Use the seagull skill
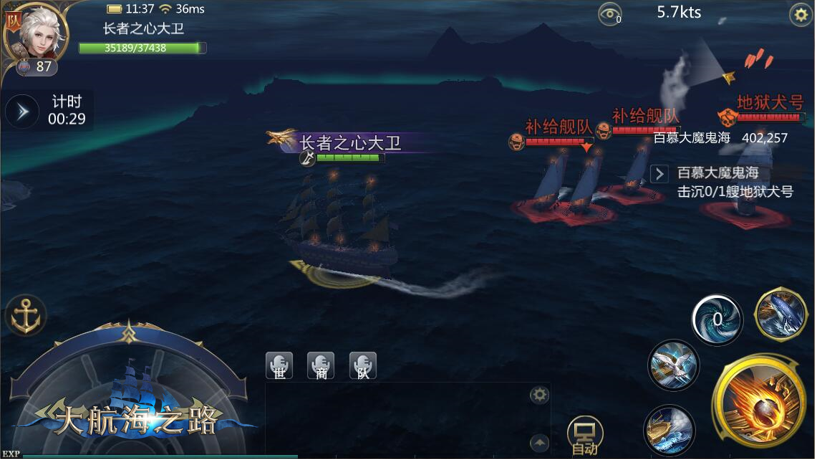815x459 pixels. coord(672,363)
